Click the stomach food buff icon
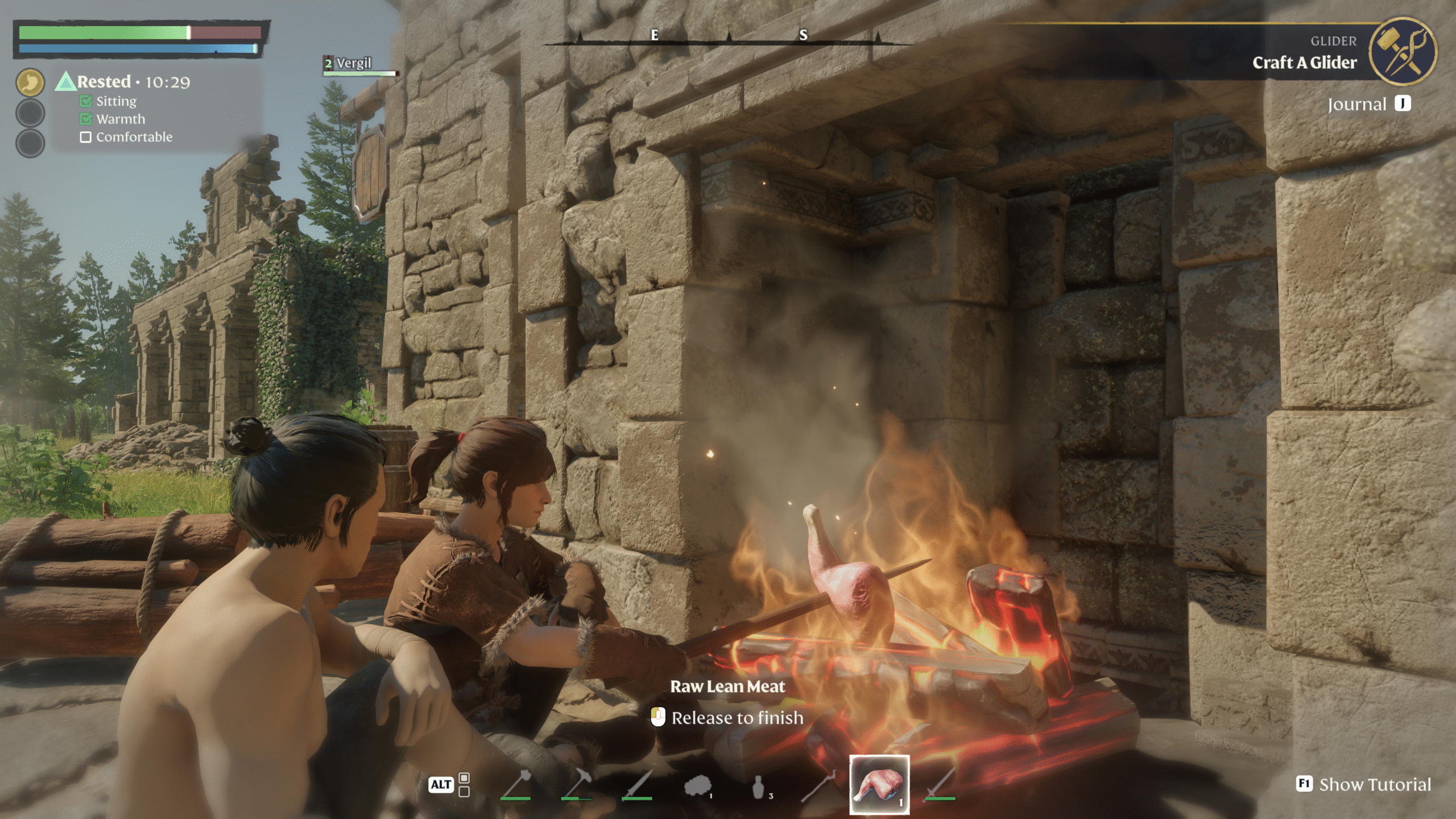 click(30, 83)
